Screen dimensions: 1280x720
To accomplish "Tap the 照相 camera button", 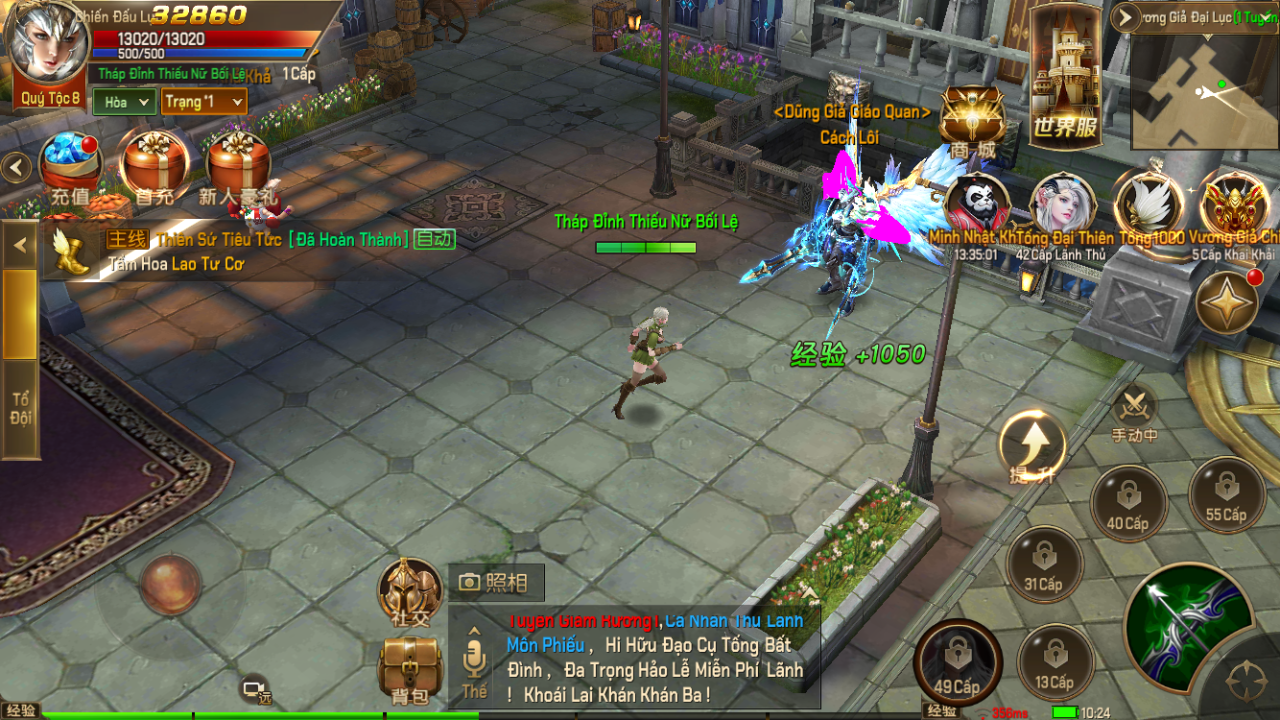I will click(495, 582).
